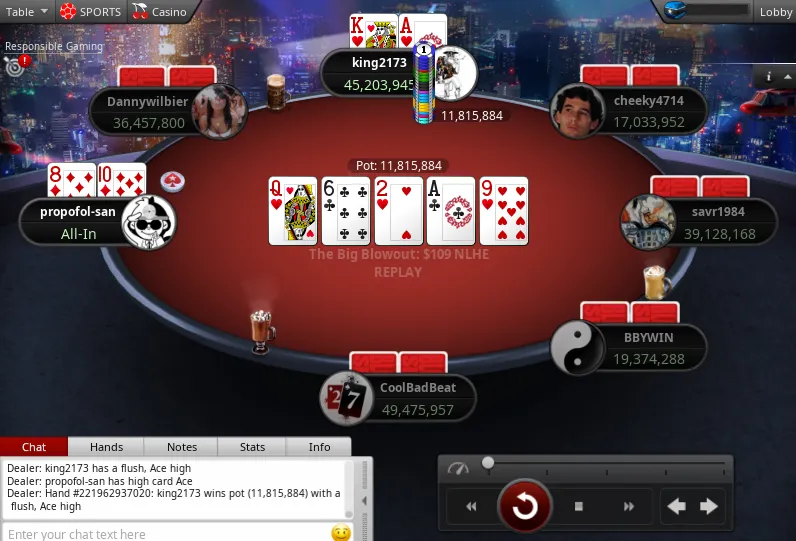Go to the previous hand with the left arrow

(x=676, y=507)
